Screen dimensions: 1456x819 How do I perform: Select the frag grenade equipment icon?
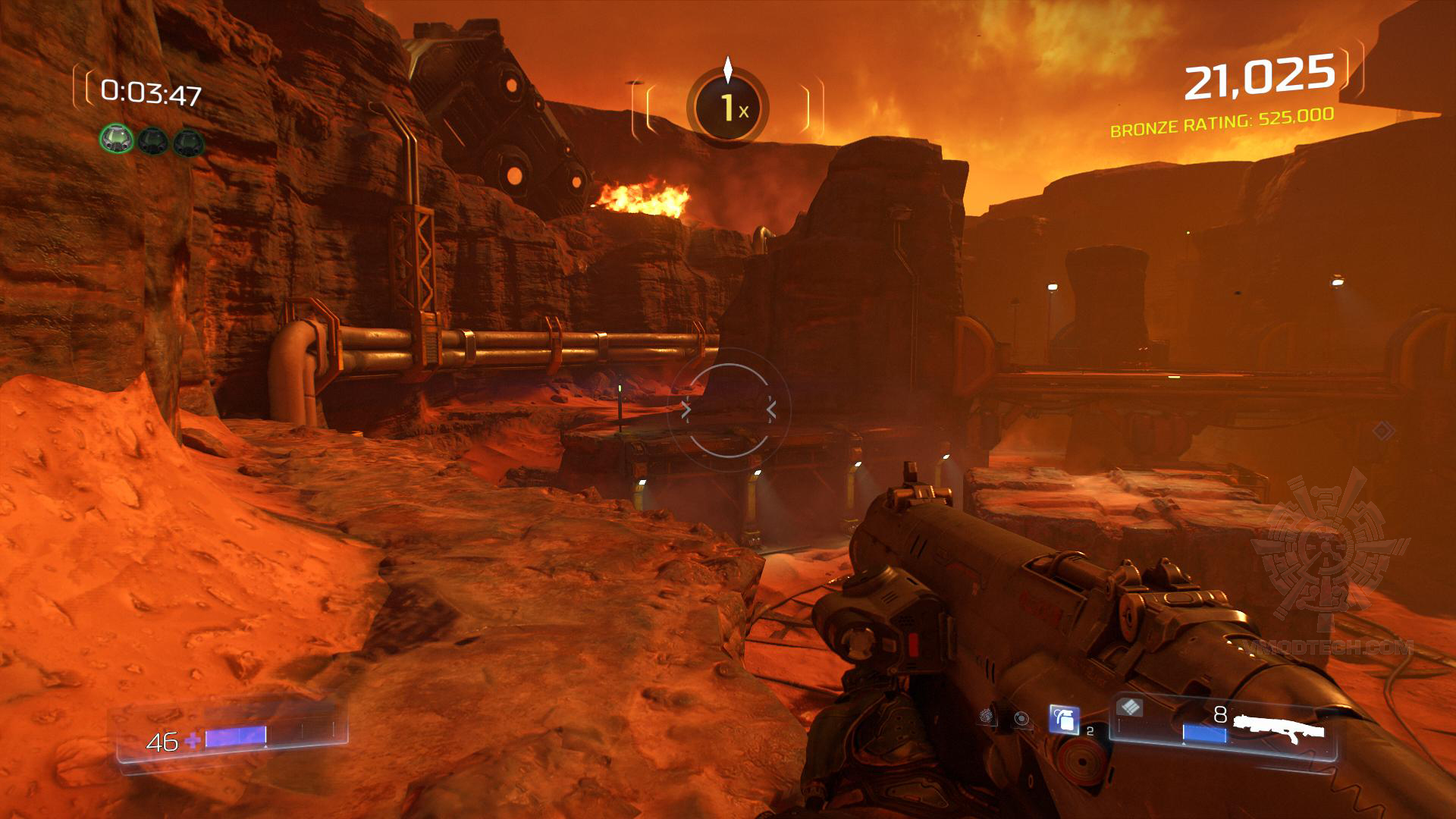(x=1064, y=719)
